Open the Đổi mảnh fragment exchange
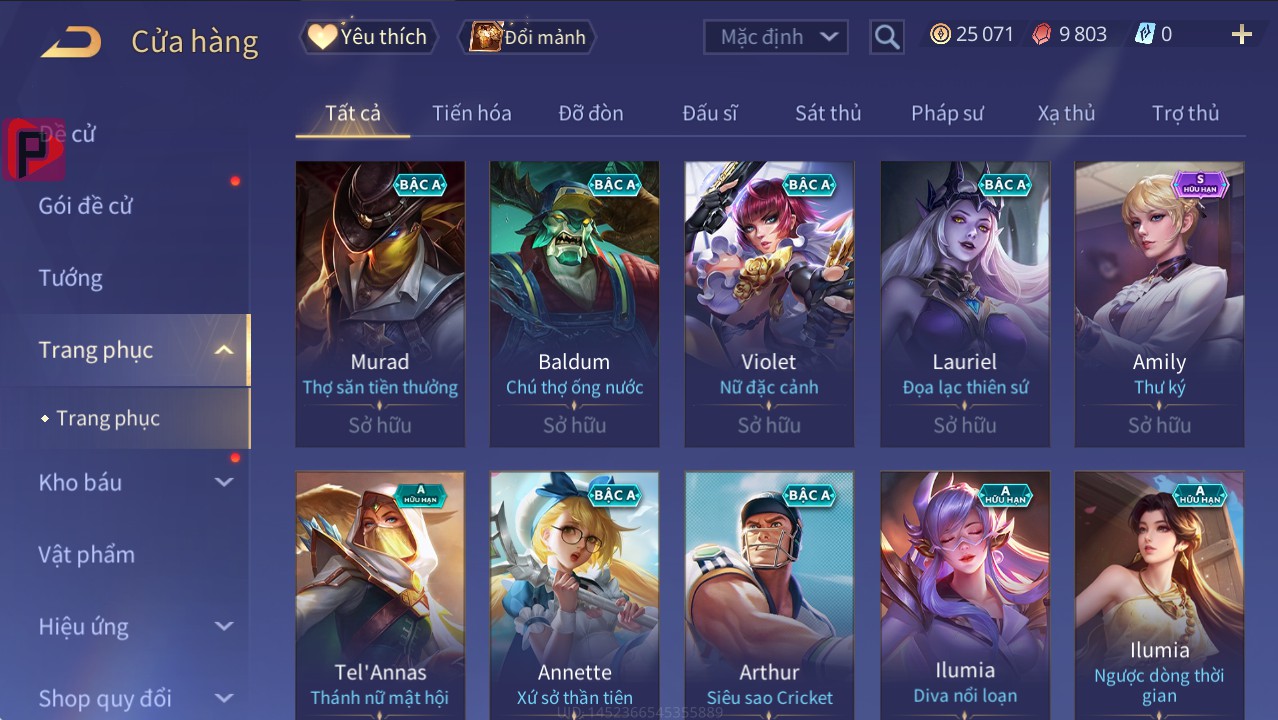This screenshot has height=720, width=1278. [x=527, y=37]
